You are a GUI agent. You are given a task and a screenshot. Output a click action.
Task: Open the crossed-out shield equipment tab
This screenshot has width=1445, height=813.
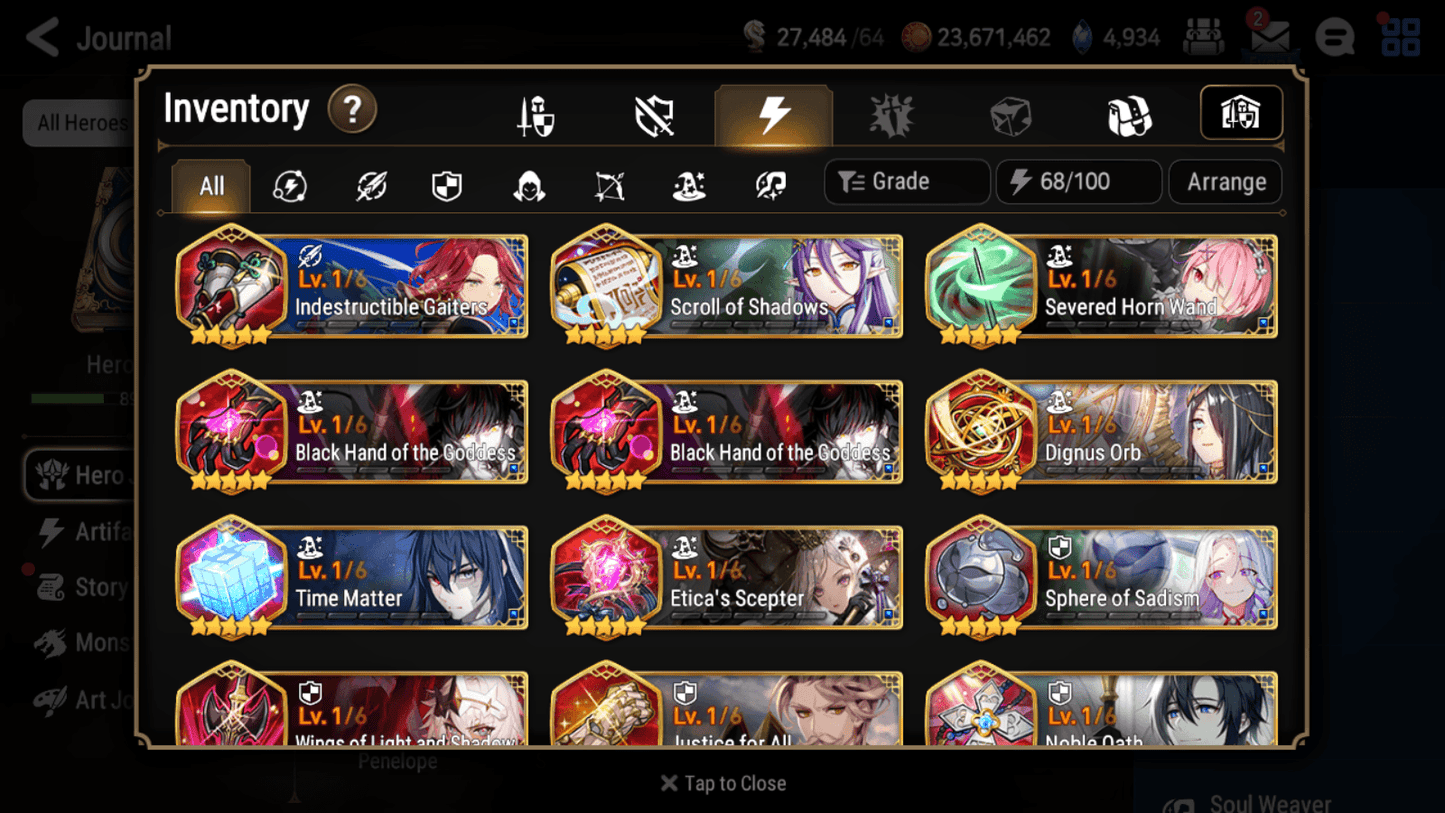653,114
